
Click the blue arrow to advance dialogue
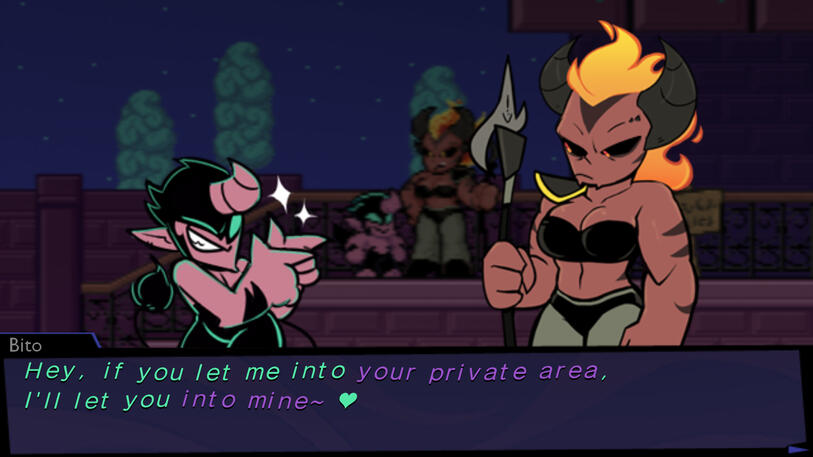tap(797, 449)
